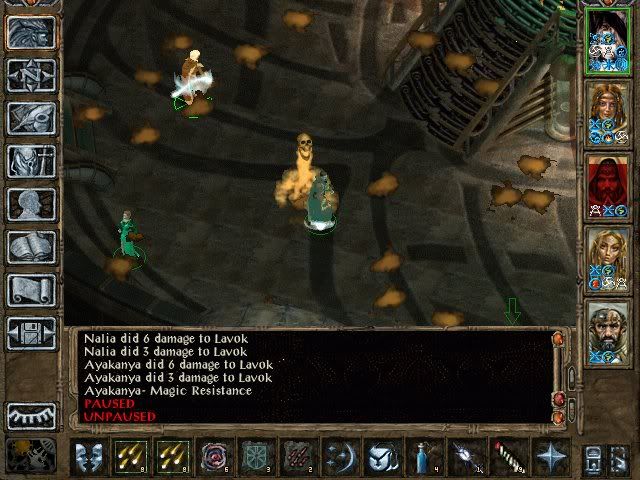Select the top party portrait with green border
The image size is (640, 480).
click(x=608, y=40)
